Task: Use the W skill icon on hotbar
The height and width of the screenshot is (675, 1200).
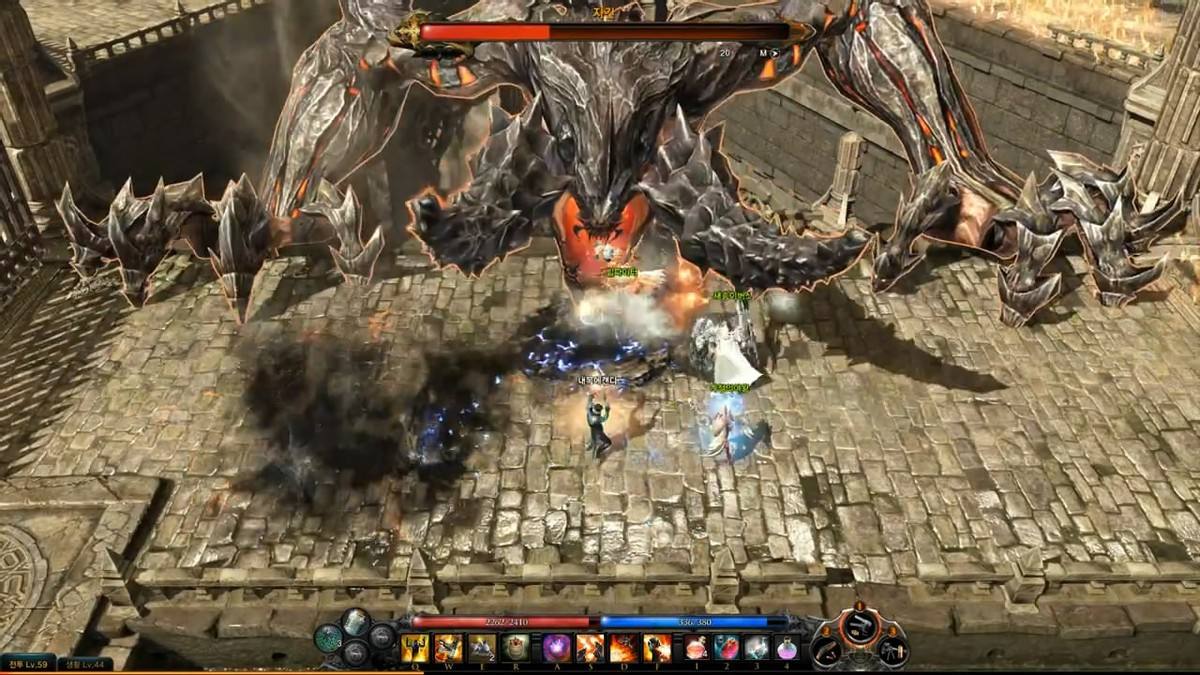Action: (448, 648)
